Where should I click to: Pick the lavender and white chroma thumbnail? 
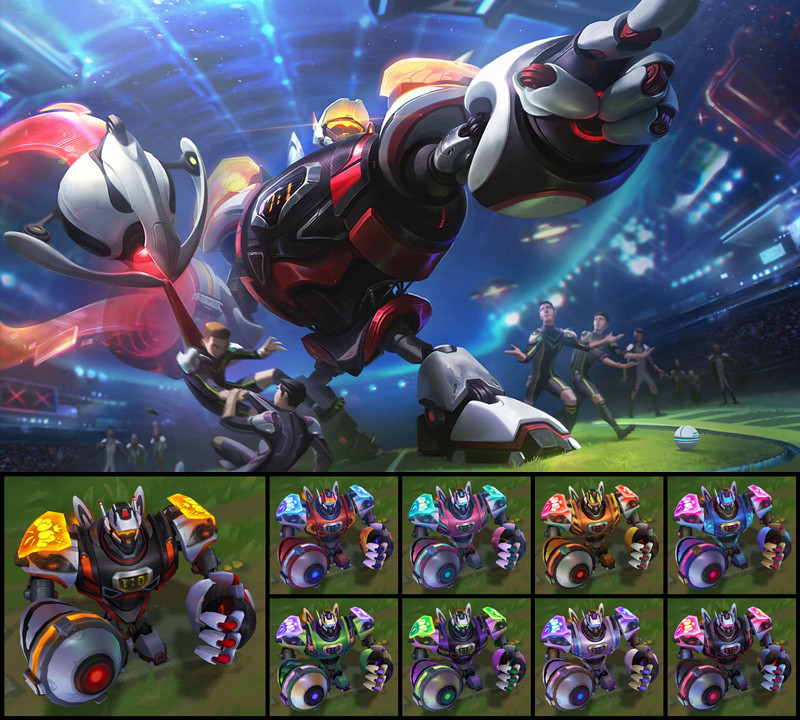click(x=598, y=657)
